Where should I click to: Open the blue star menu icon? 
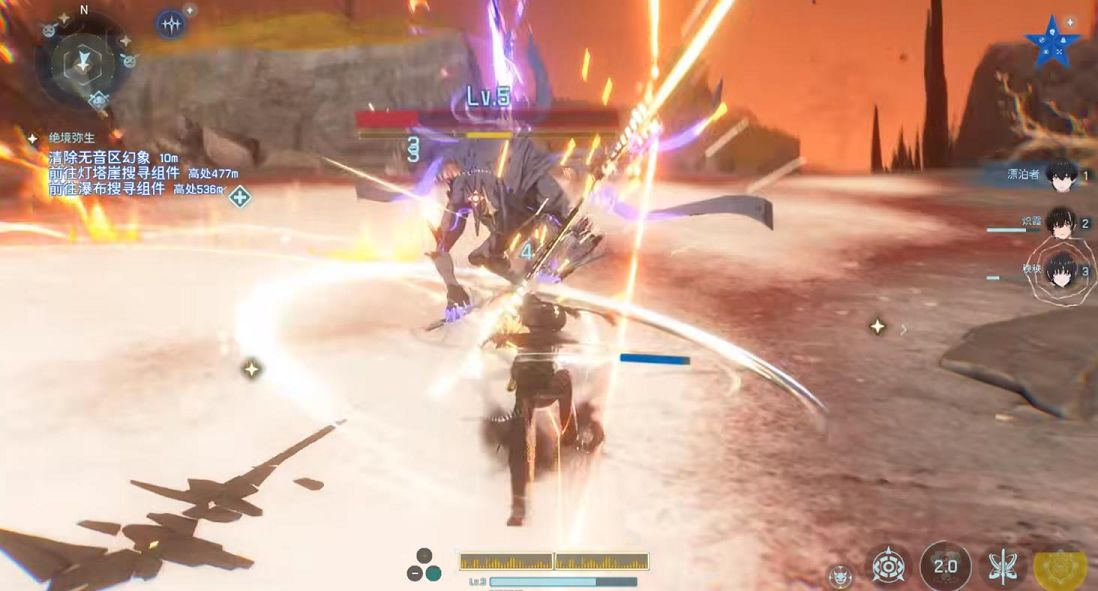1051,43
